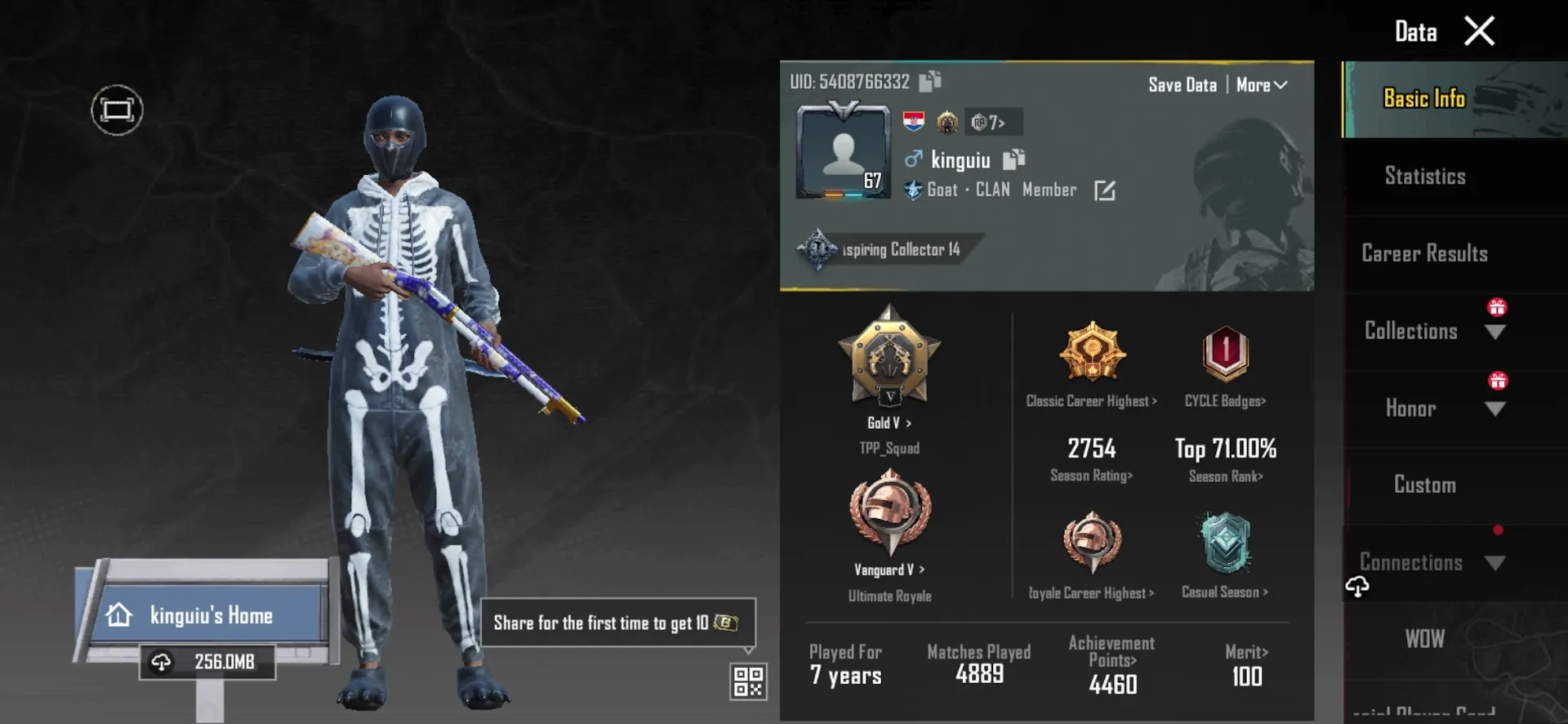Switch to the Statistics tab
The height and width of the screenshot is (724, 1568).
[x=1424, y=176]
